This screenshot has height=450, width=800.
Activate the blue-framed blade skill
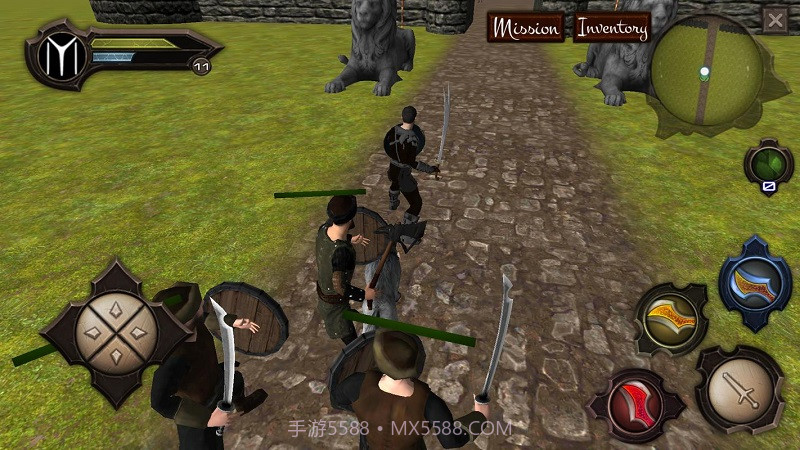(756, 283)
